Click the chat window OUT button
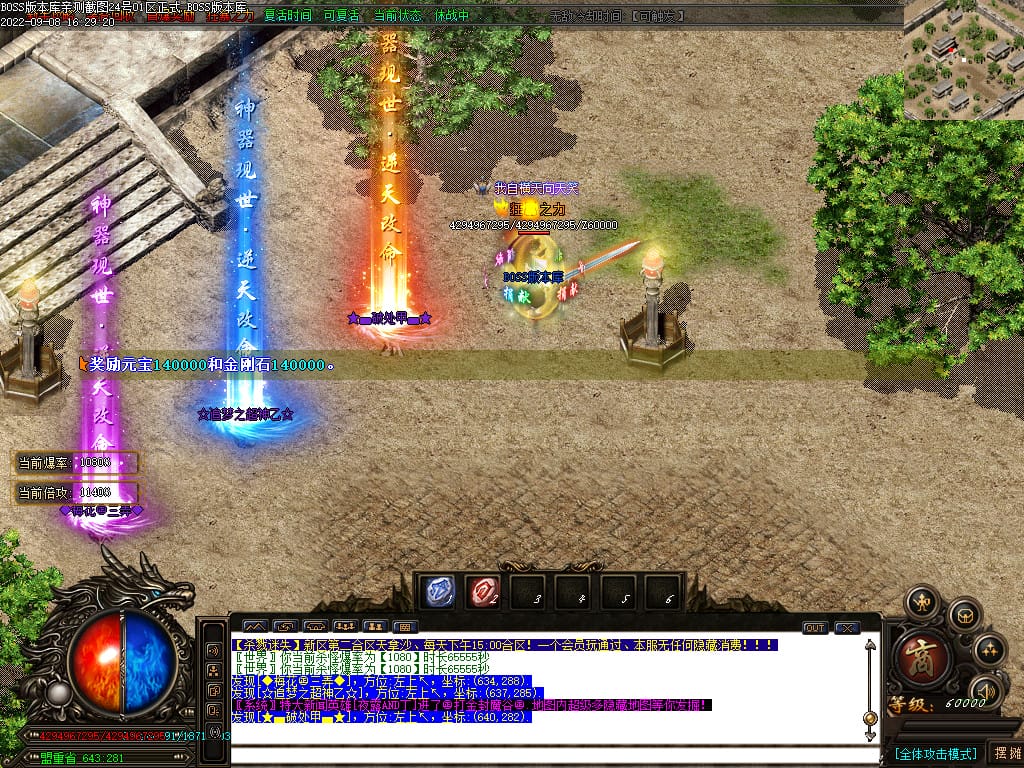1024x768 pixels. [x=815, y=628]
